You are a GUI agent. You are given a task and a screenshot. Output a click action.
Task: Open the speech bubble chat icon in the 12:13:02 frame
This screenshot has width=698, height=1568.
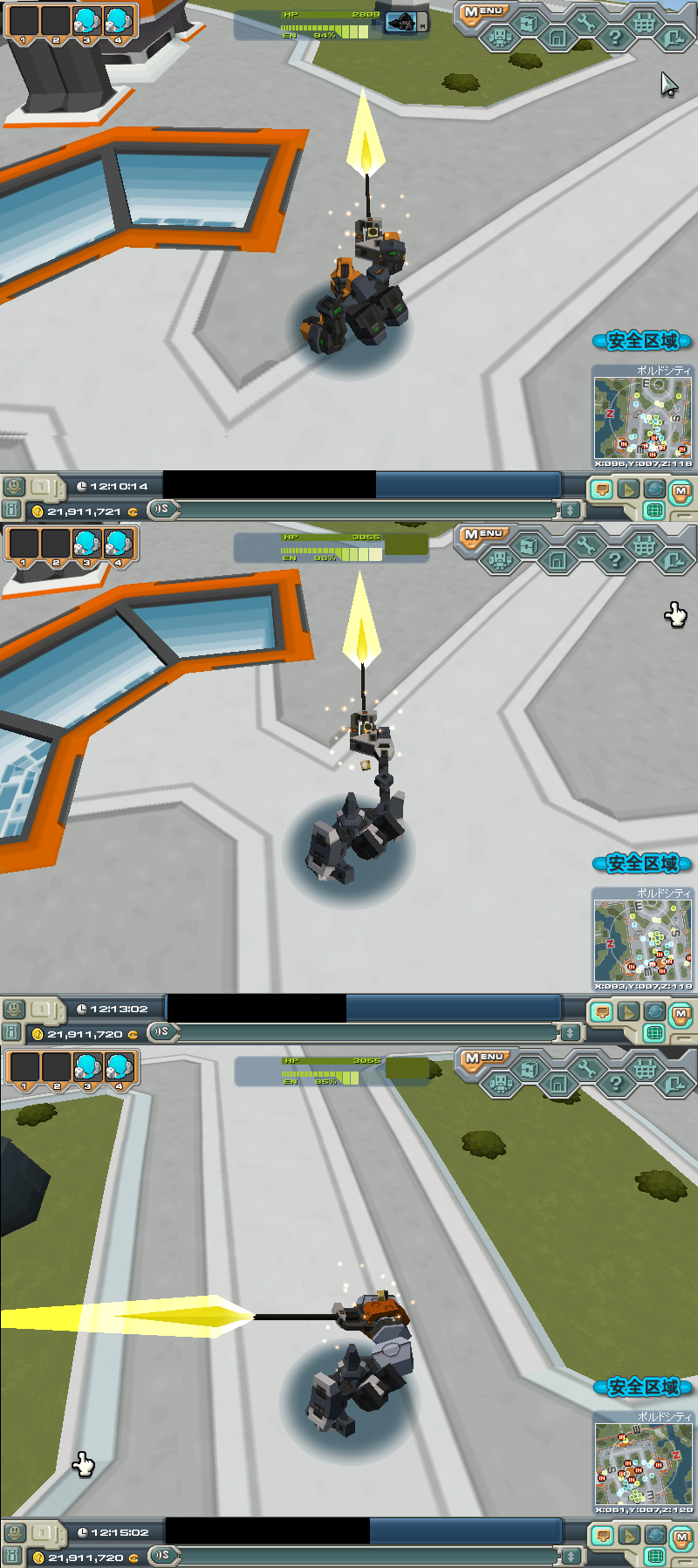click(600, 1011)
